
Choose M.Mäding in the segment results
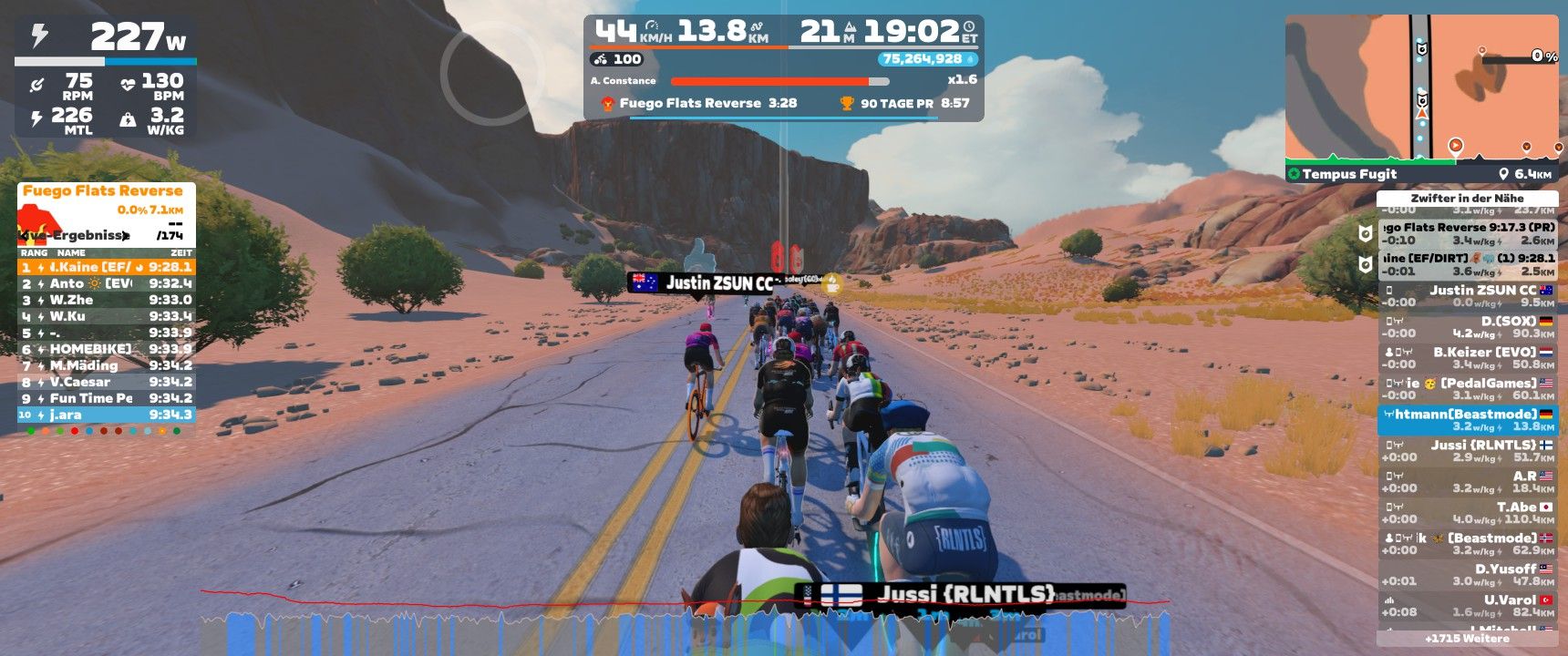106,365
